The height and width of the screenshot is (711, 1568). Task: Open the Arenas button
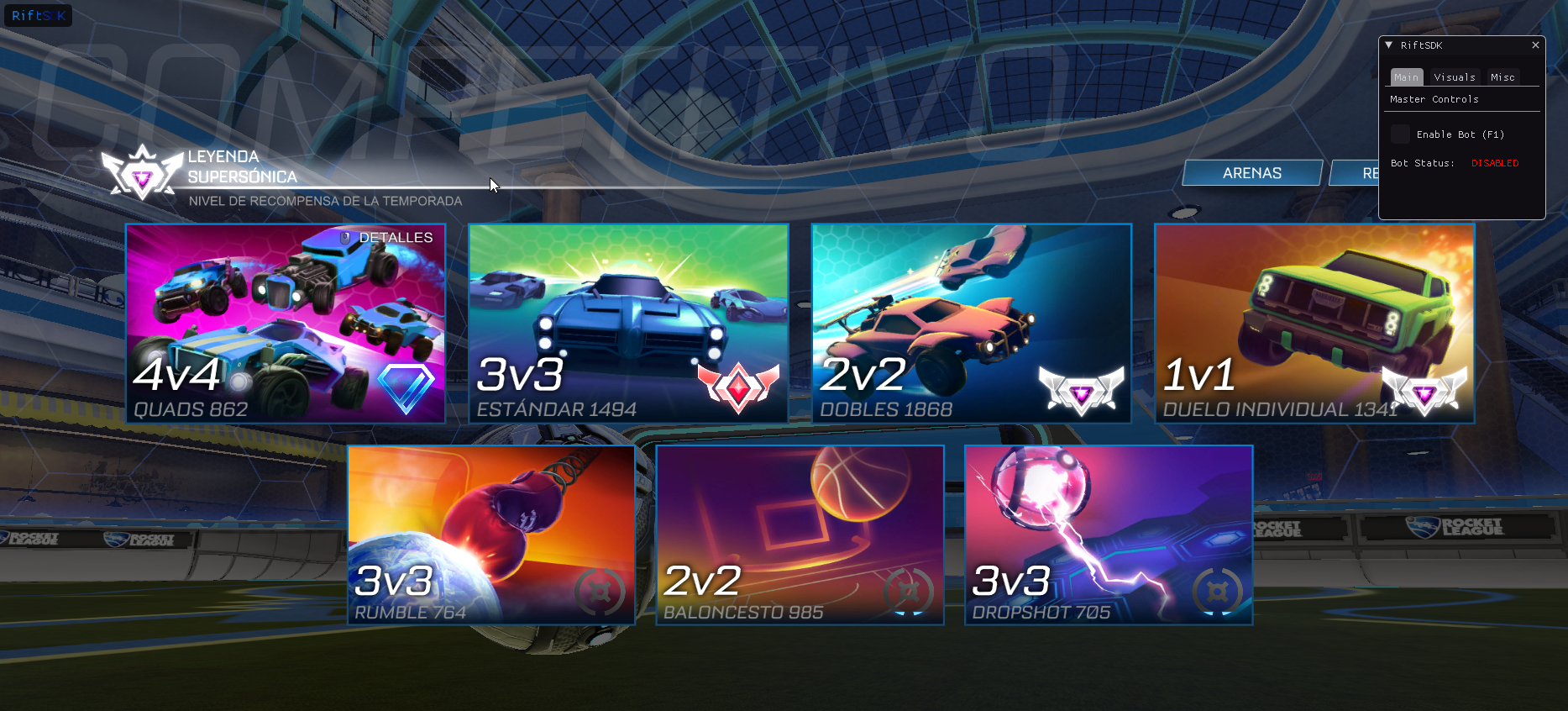coord(1252,173)
